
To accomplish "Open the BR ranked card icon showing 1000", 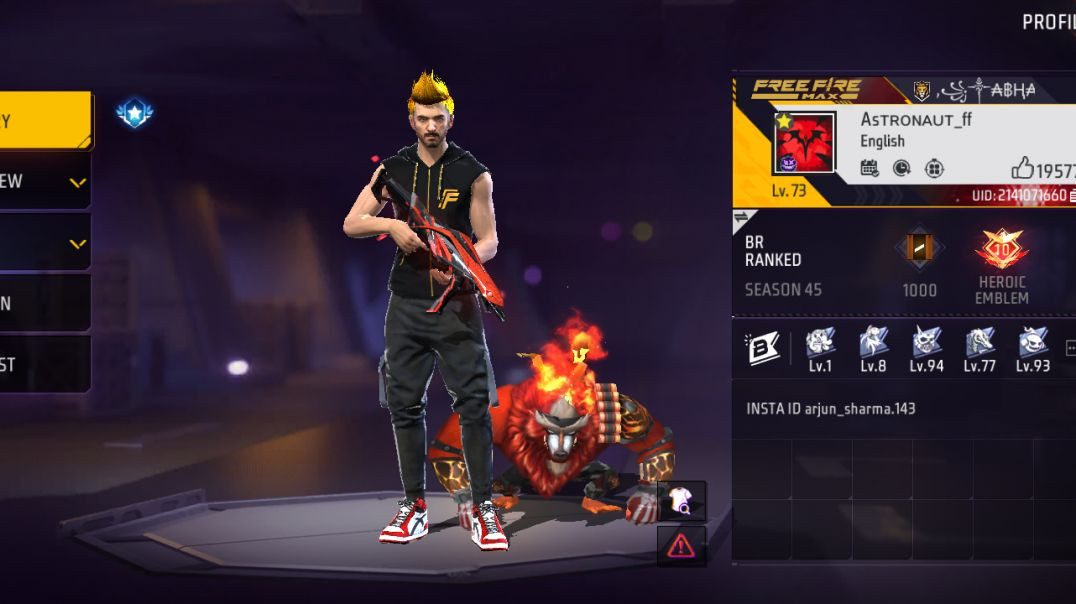I will point(919,249).
